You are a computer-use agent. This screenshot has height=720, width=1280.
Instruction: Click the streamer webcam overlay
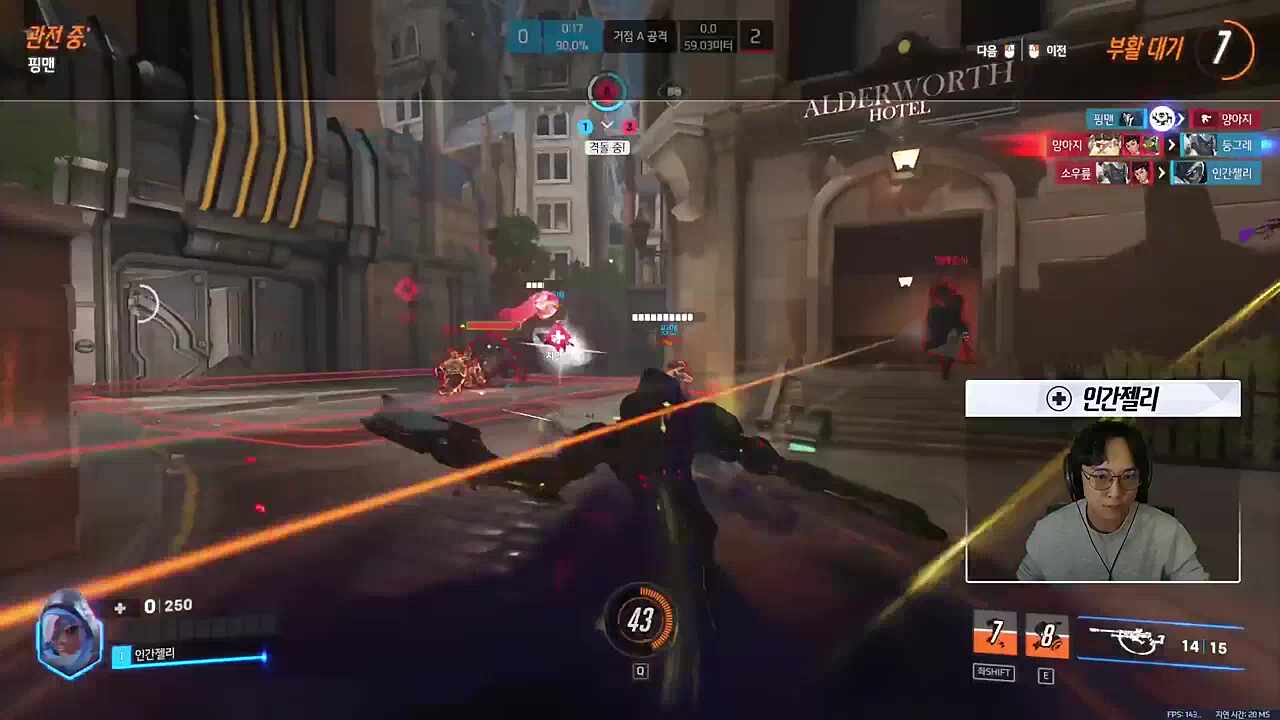pyautogui.click(x=1102, y=500)
